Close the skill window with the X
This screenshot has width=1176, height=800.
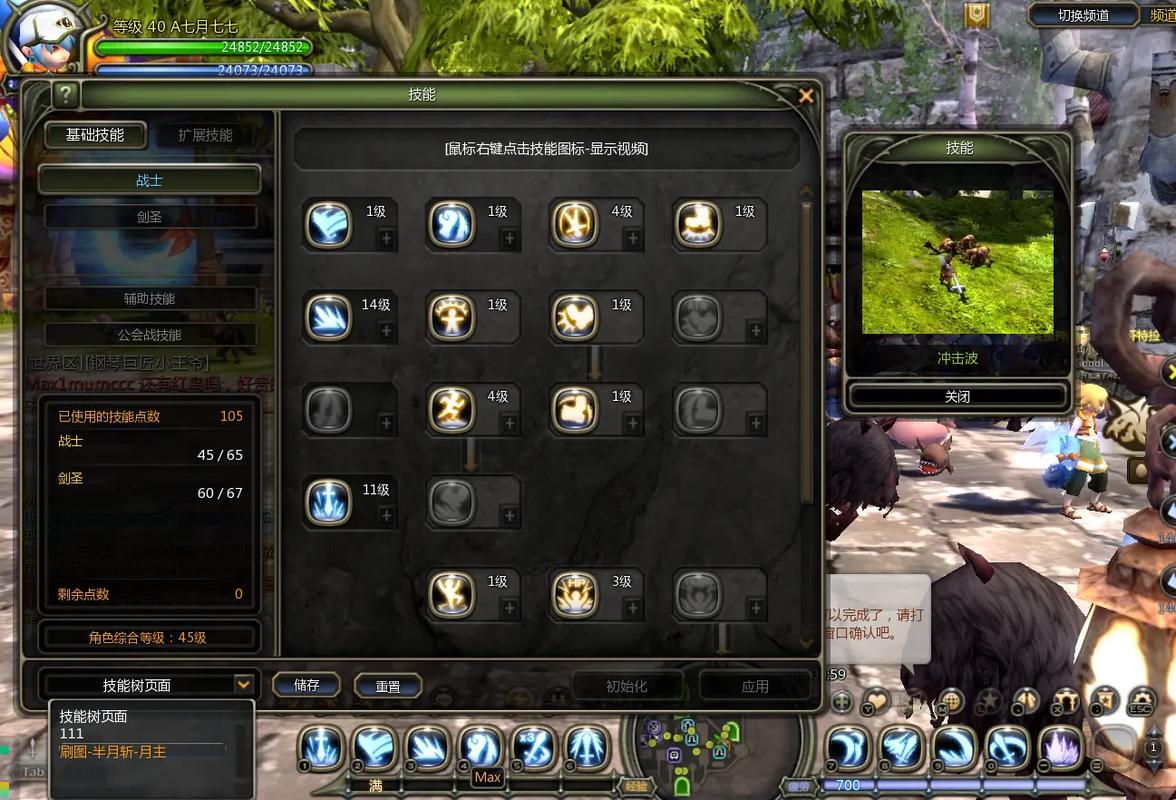coord(806,96)
